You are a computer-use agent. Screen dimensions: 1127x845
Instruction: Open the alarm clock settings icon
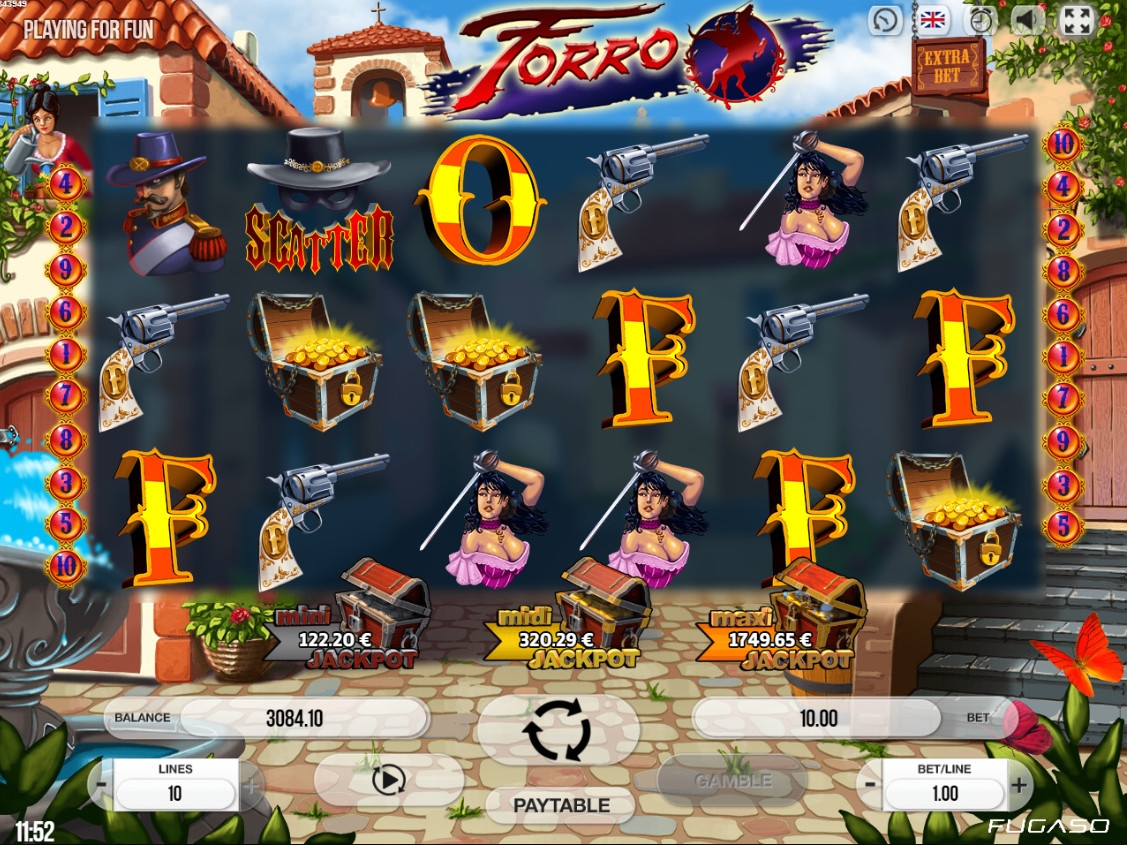tap(982, 20)
